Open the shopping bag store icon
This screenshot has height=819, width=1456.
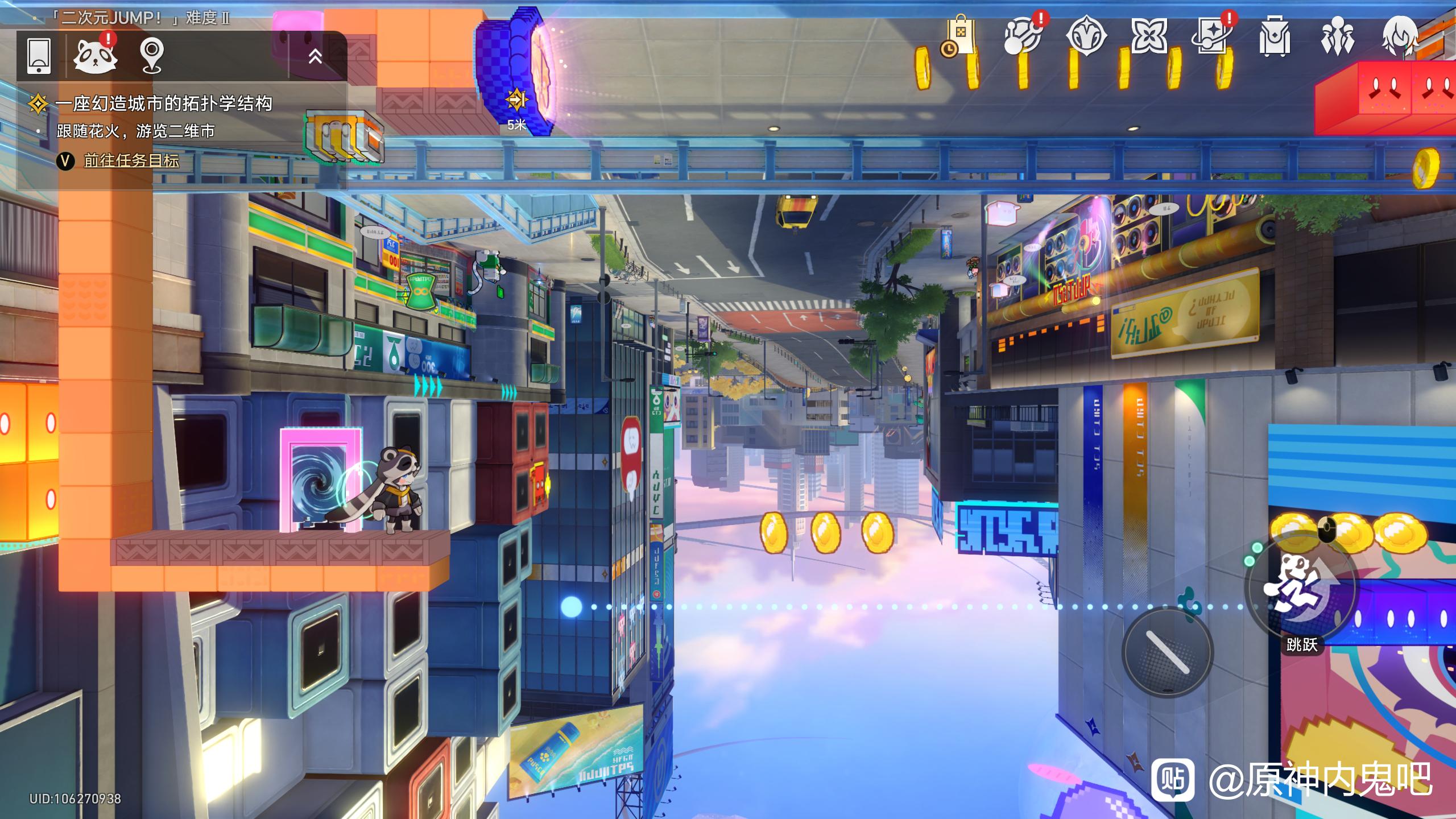tap(959, 36)
